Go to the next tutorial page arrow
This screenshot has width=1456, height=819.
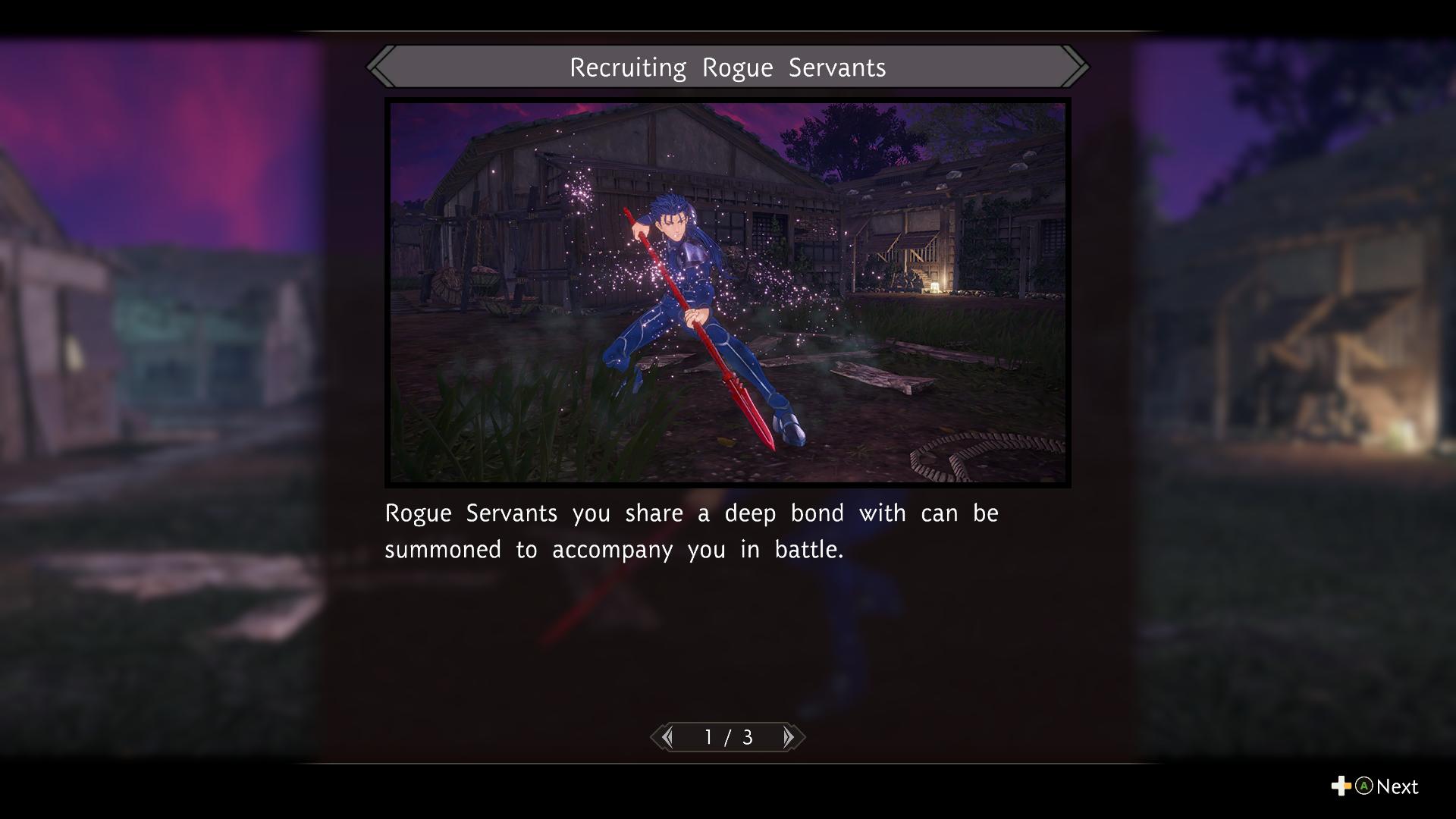(x=789, y=737)
